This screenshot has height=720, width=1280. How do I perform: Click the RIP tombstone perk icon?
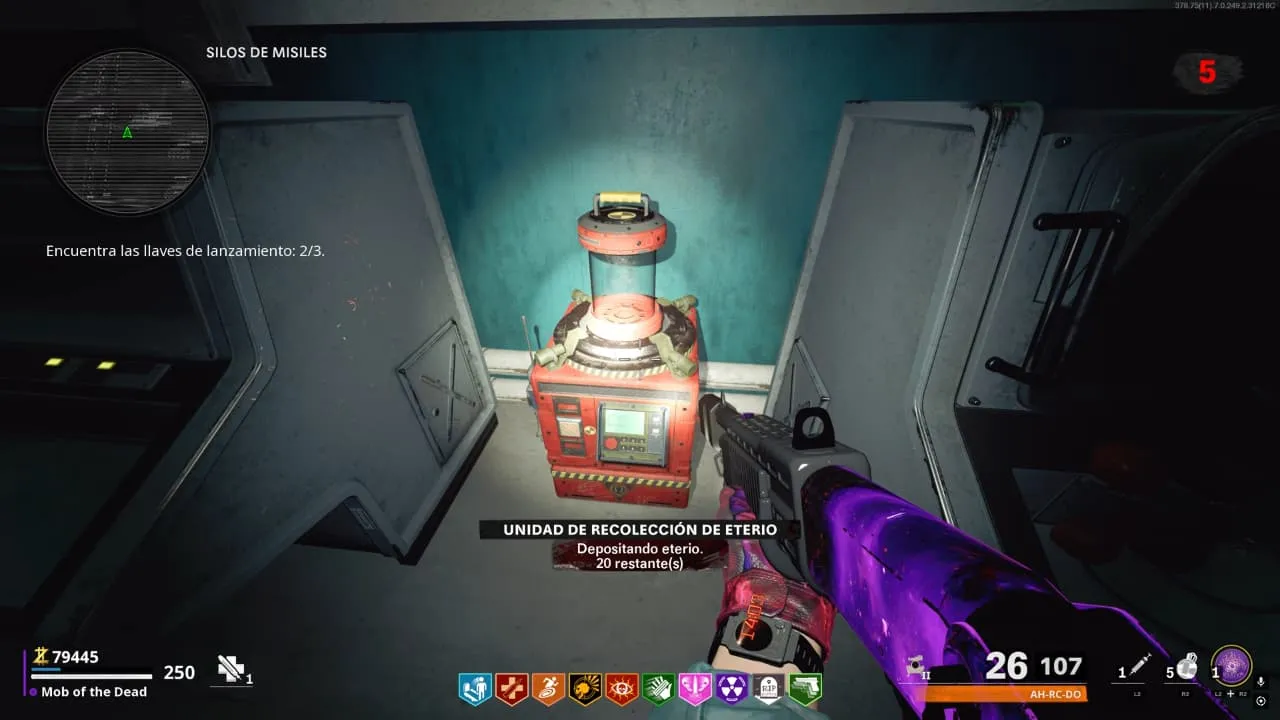[x=769, y=688]
